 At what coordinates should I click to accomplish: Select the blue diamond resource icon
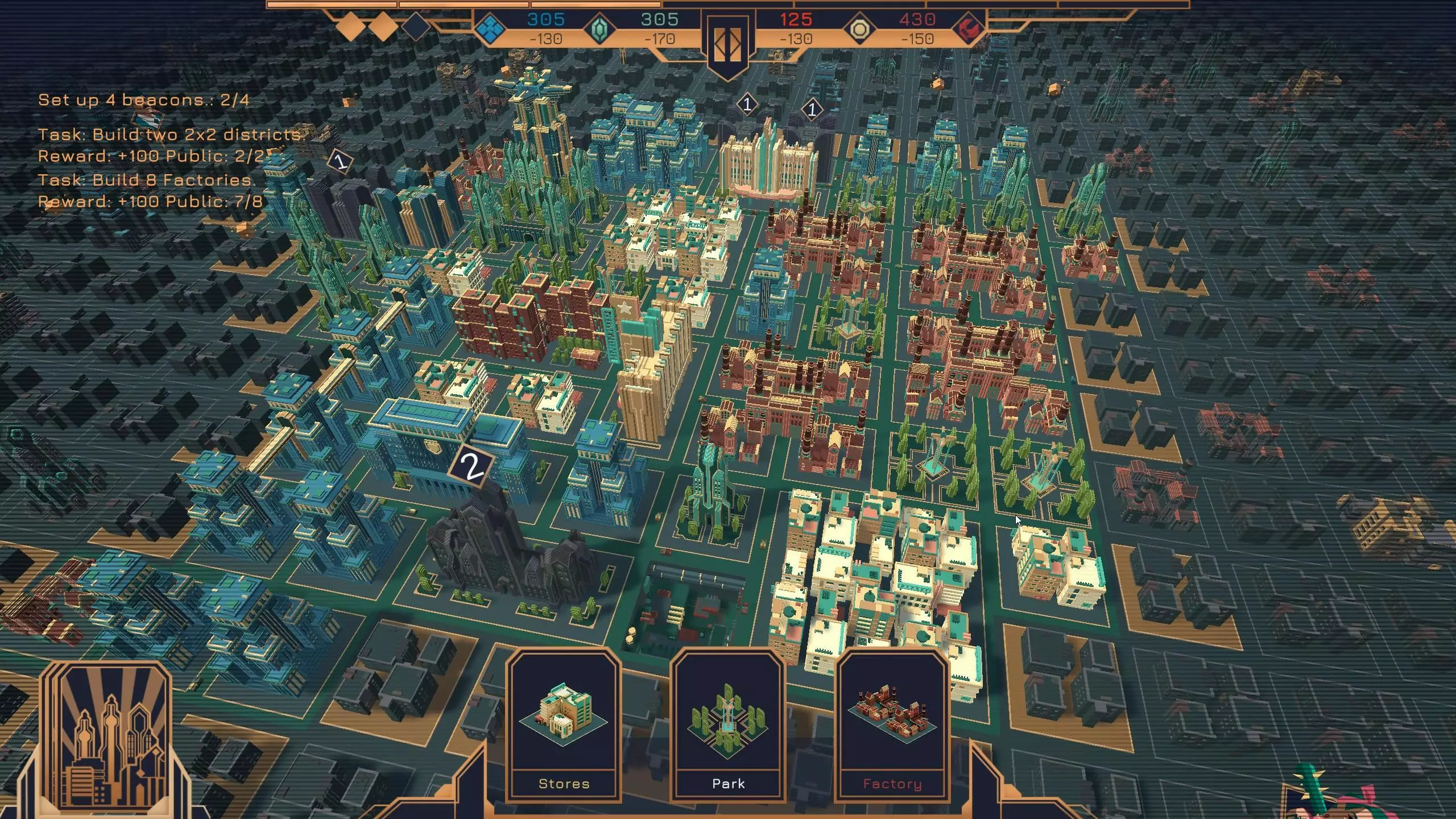coord(490,28)
